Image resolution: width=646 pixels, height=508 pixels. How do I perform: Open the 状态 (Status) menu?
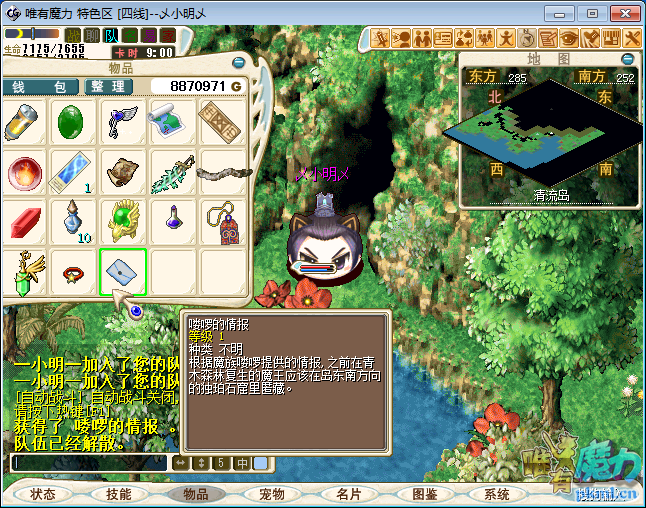[42, 494]
